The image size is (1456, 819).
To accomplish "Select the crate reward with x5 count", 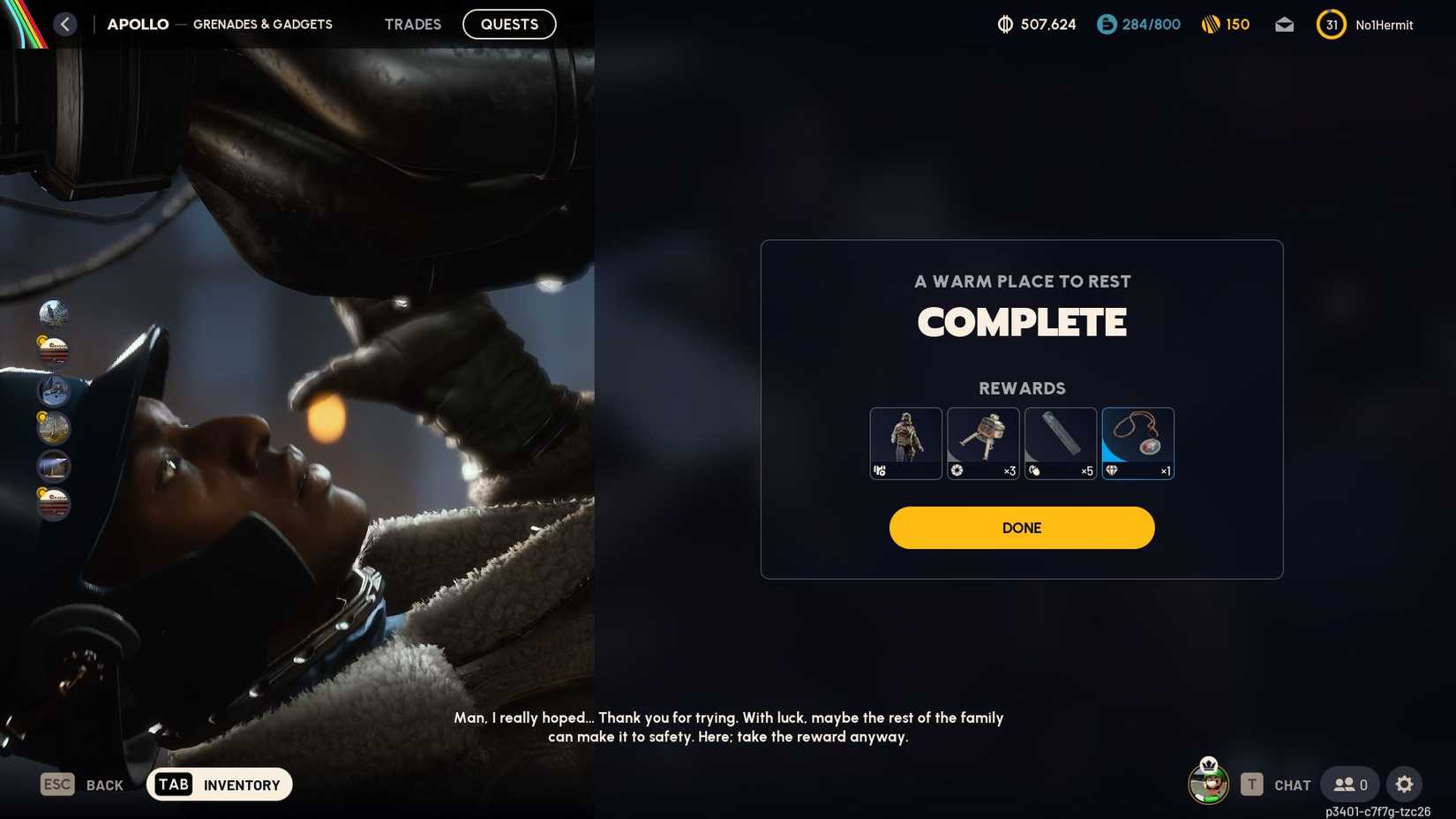I will coord(1060,441).
